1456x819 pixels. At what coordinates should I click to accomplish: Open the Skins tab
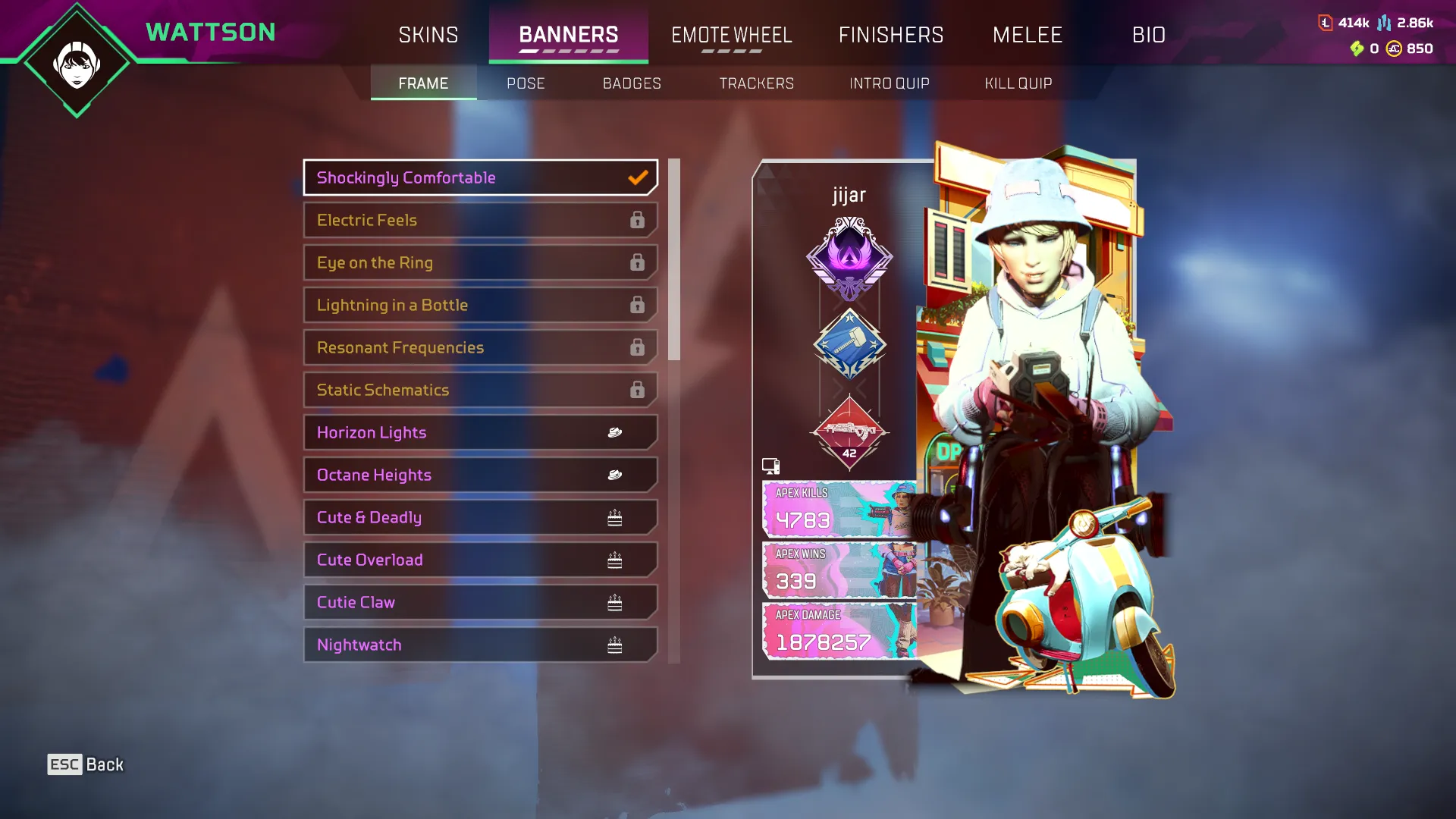(x=428, y=35)
